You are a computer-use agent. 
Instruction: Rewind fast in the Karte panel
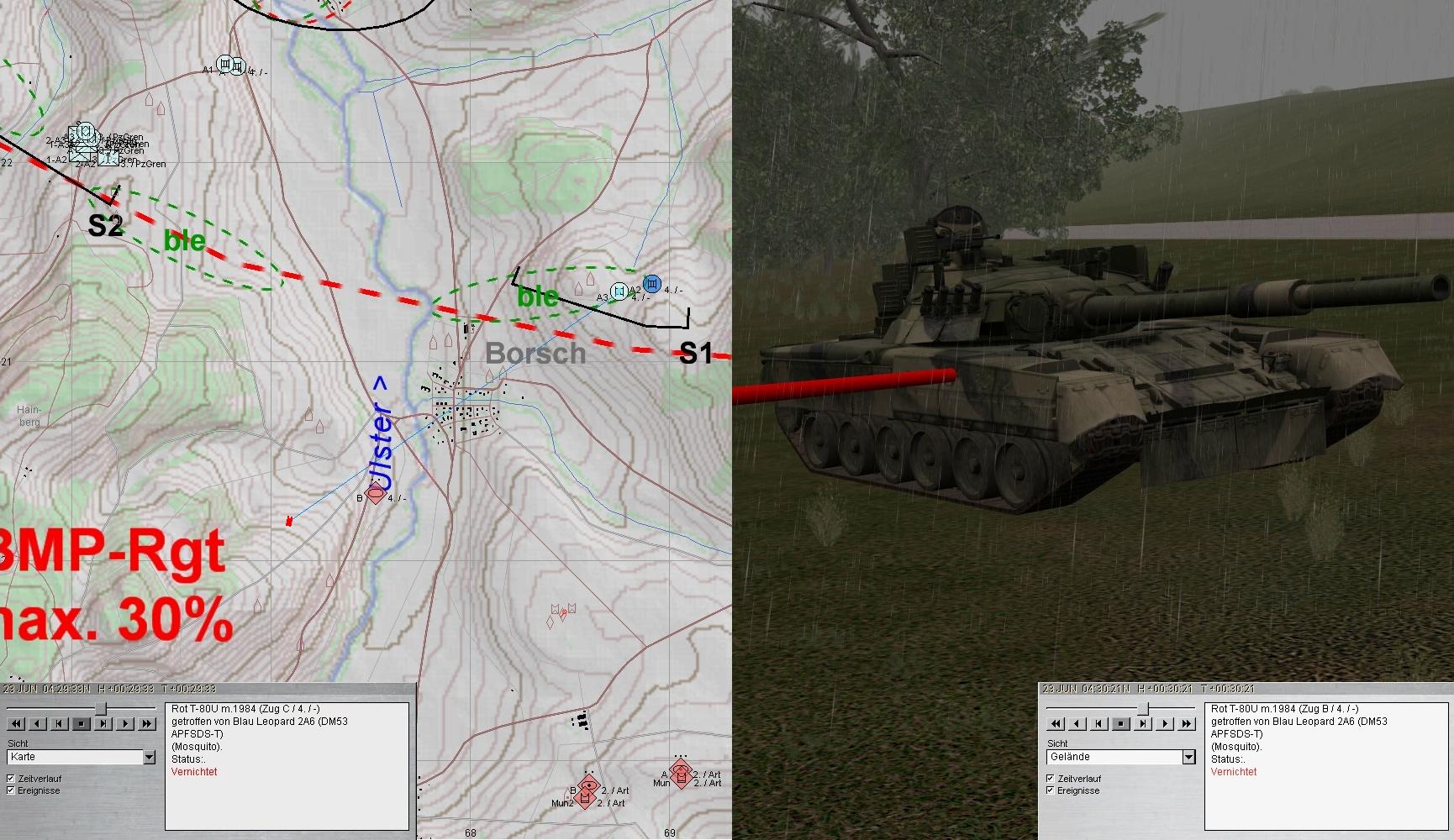click(x=16, y=723)
